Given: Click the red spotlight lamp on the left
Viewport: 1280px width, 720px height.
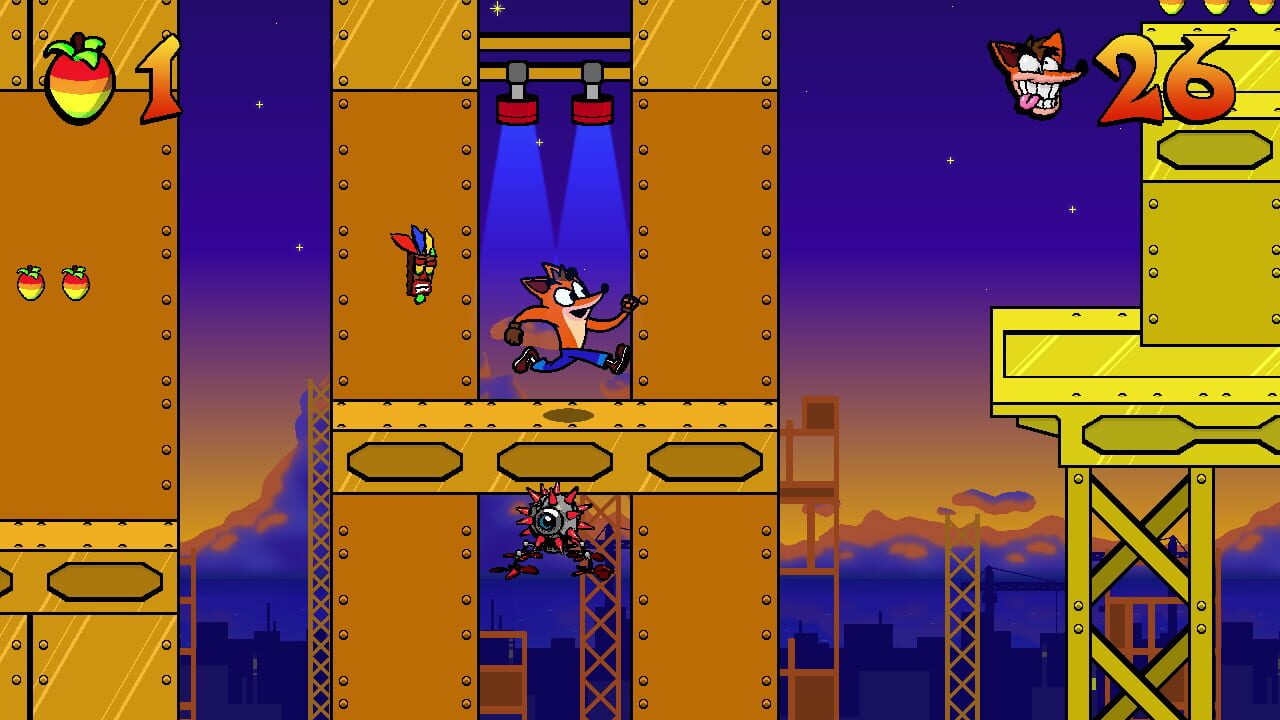Looking at the screenshot, I should point(517,110).
